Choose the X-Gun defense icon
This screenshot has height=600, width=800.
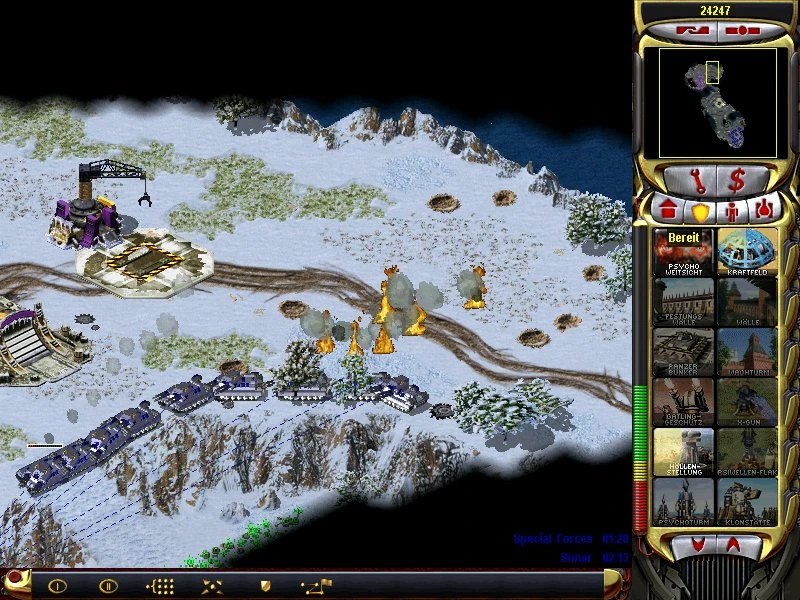[747, 403]
